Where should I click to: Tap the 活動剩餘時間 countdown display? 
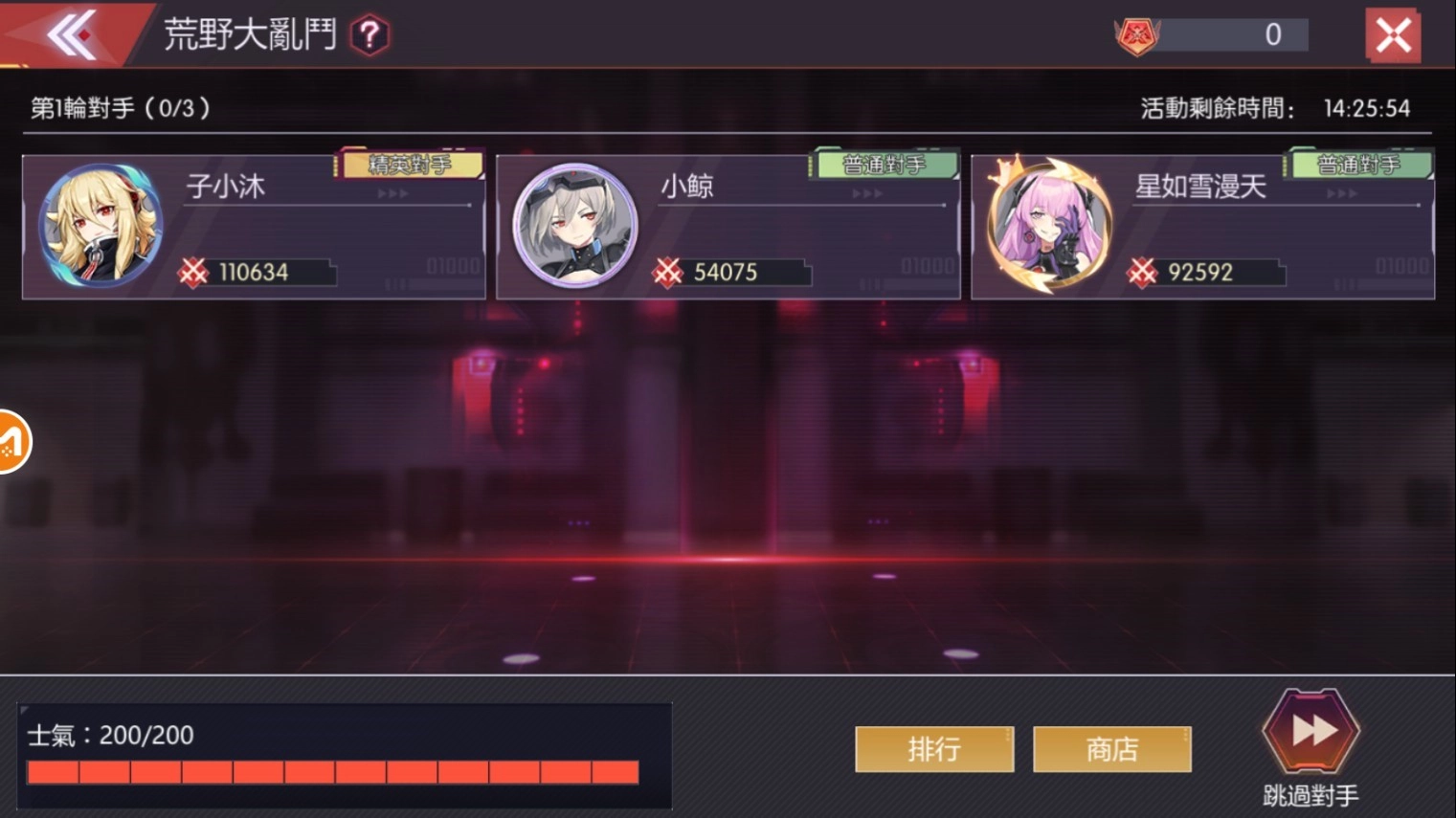click(x=1273, y=108)
